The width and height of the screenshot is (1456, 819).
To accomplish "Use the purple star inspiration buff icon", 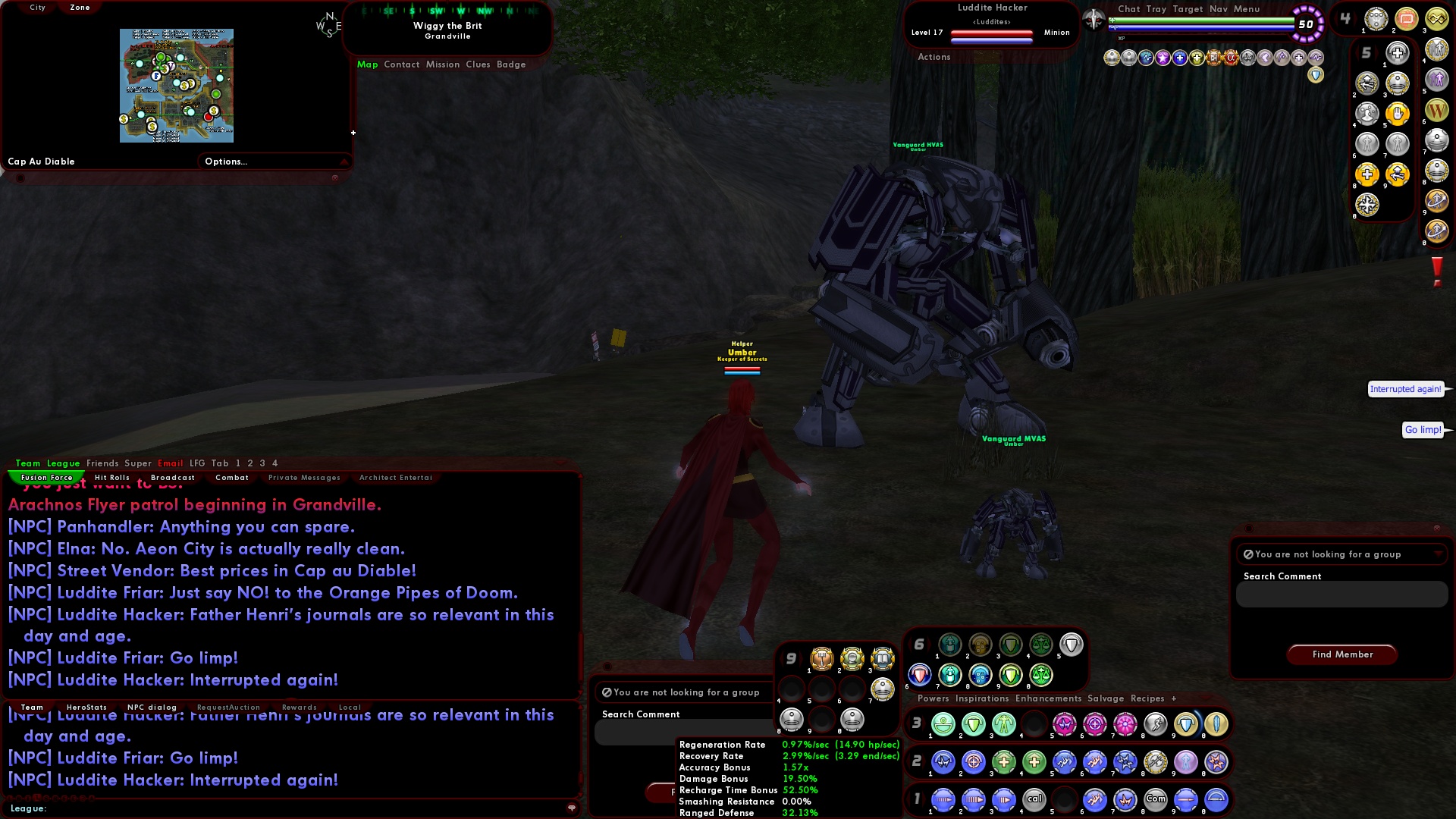I will [1162, 57].
